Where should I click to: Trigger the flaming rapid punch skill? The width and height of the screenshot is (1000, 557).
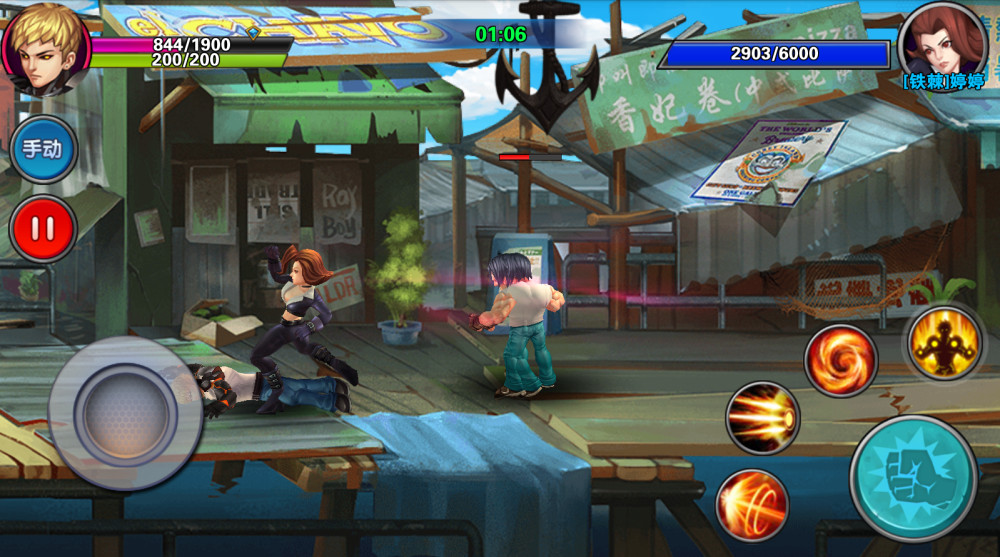click(762, 418)
